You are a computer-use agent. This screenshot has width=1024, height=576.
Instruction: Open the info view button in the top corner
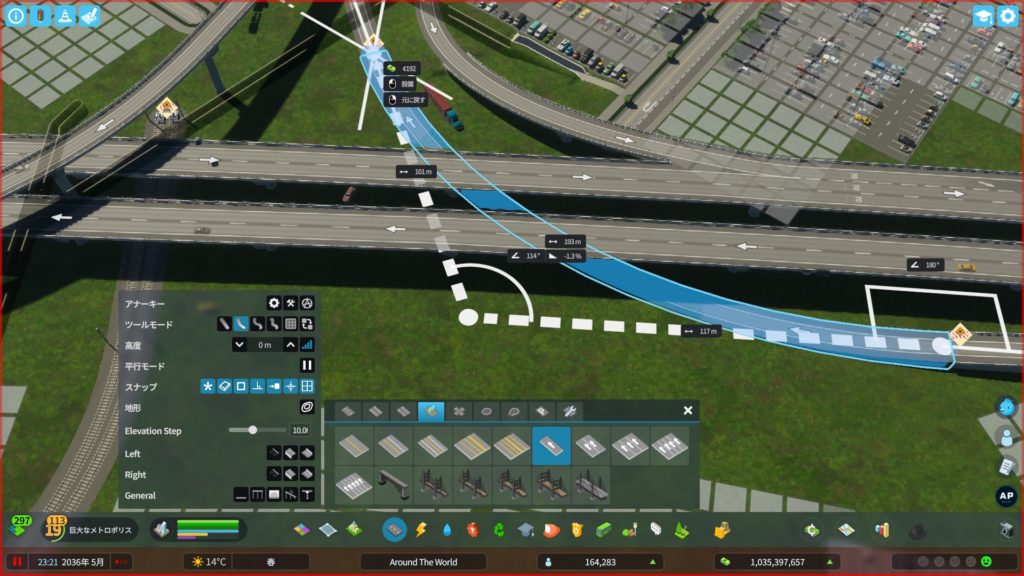click(16, 16)
